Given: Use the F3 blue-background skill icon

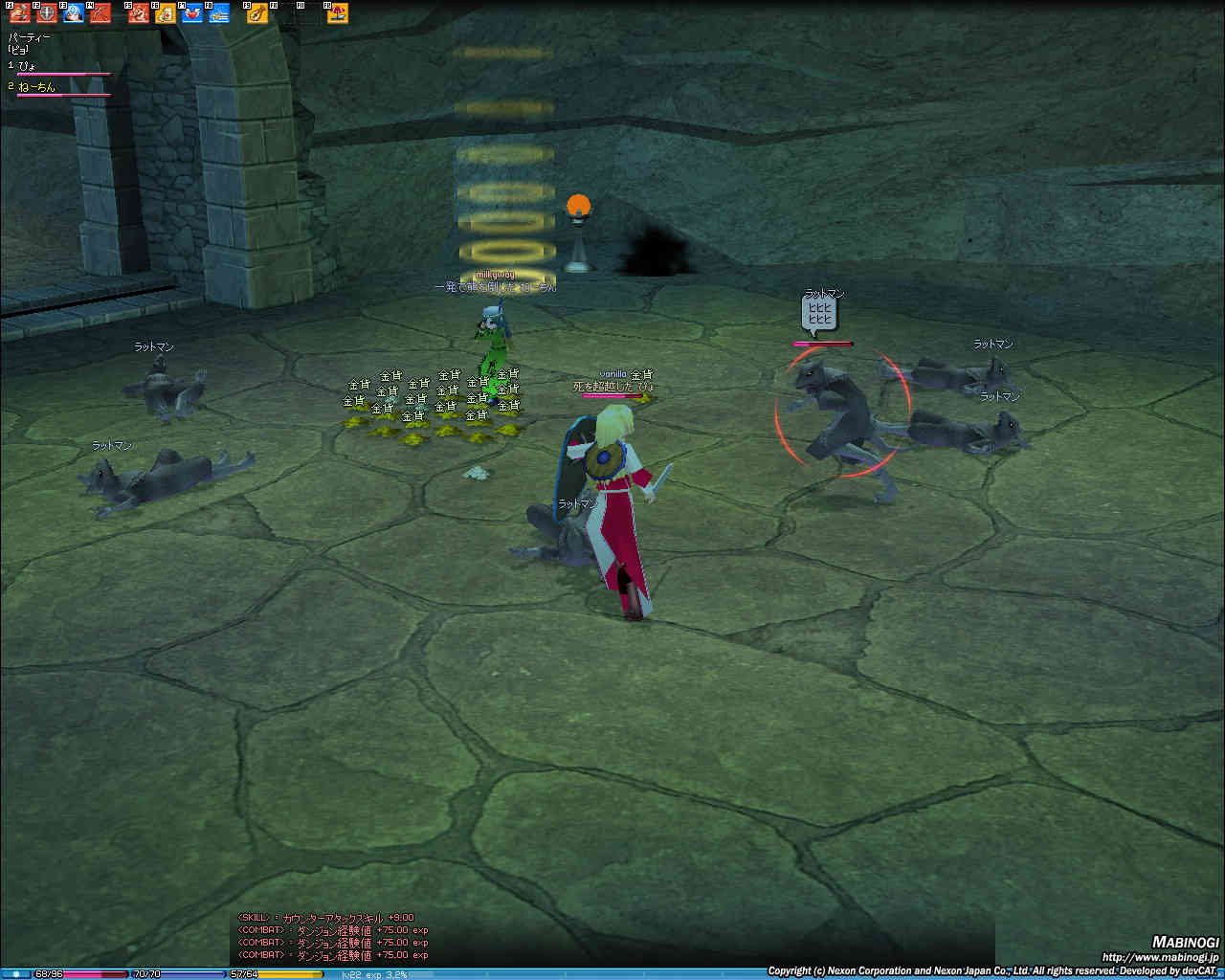Looking at the screenshot, I should coord(73,12).
